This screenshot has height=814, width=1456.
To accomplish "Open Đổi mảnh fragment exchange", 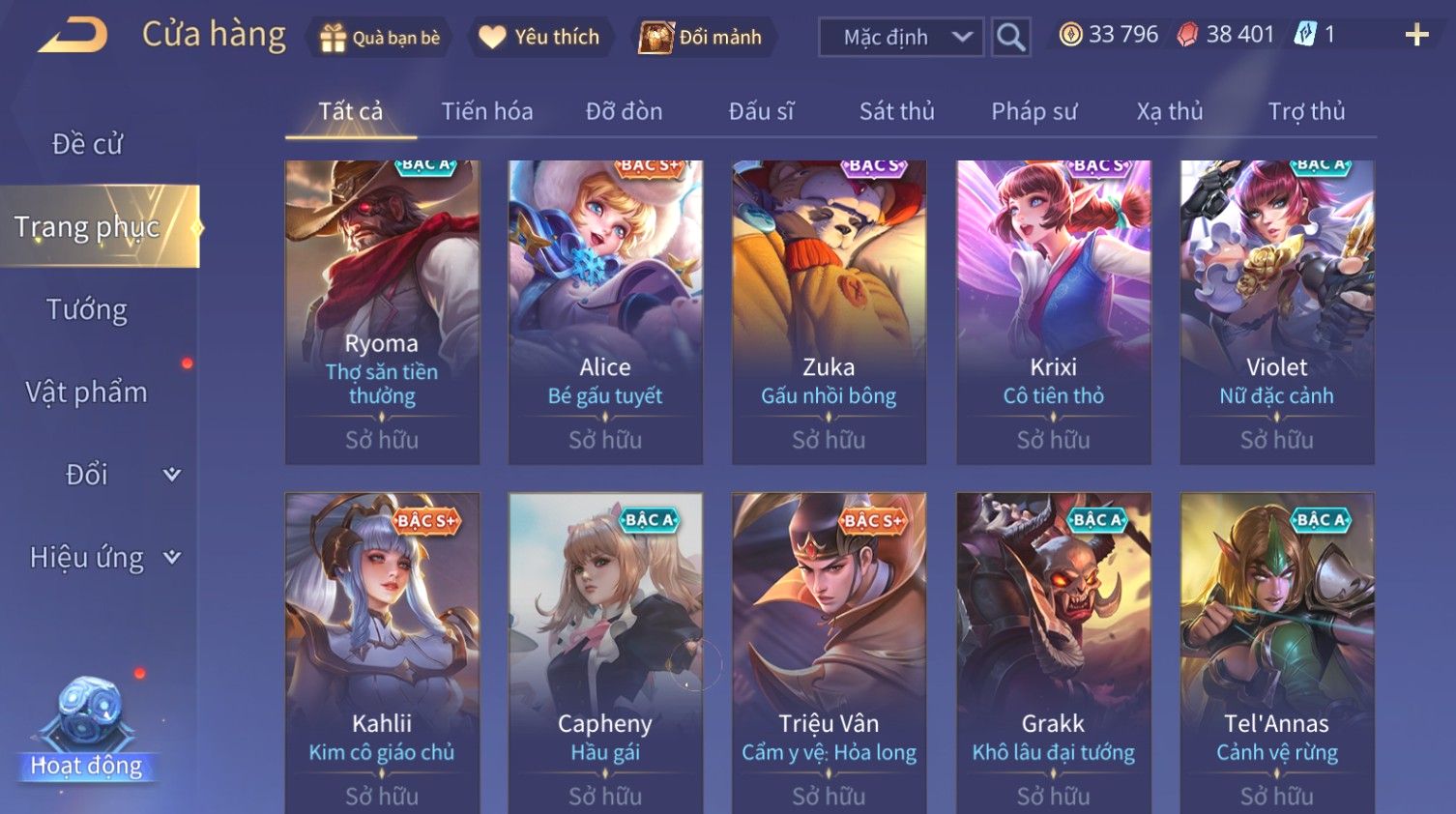I will tap(702, 38).
